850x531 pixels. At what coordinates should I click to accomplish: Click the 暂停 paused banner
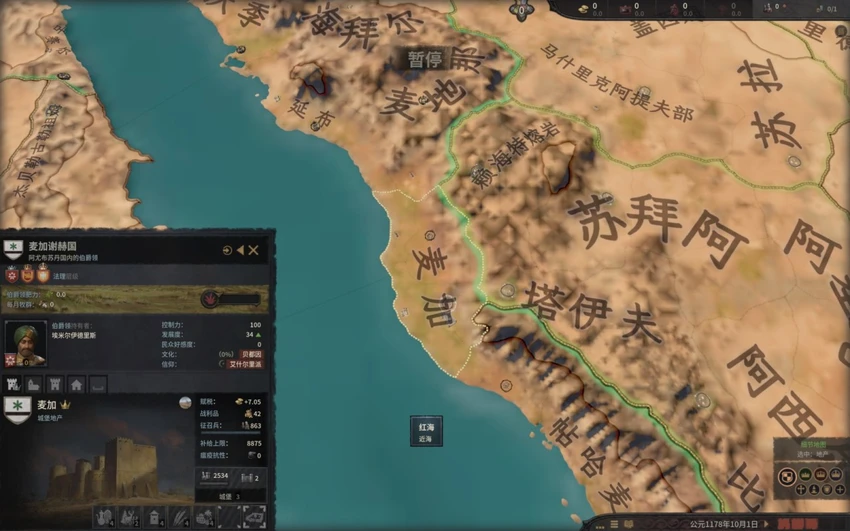(424, 59)
